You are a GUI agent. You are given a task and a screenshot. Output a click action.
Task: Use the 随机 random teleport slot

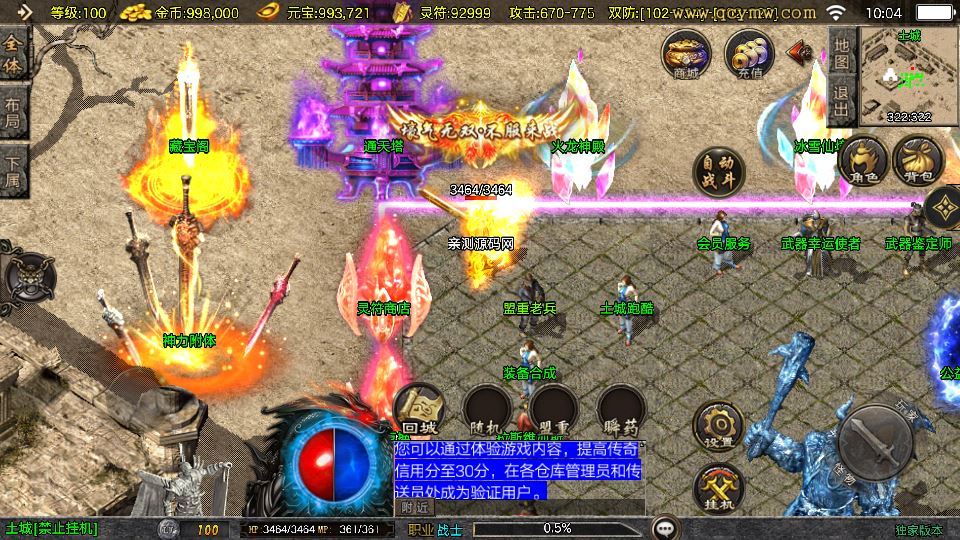488,410
